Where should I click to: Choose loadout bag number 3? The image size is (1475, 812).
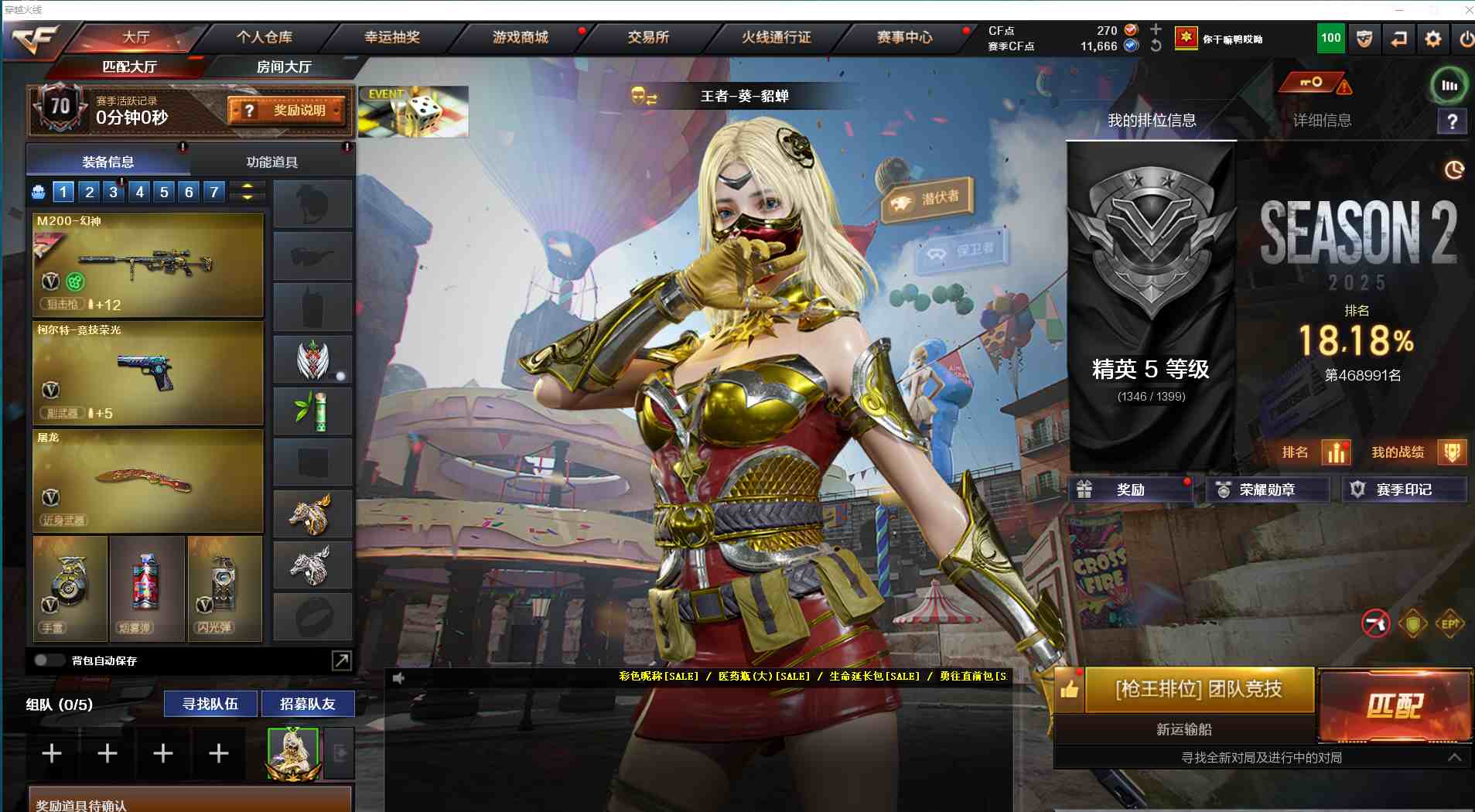[x=114, y=192]
